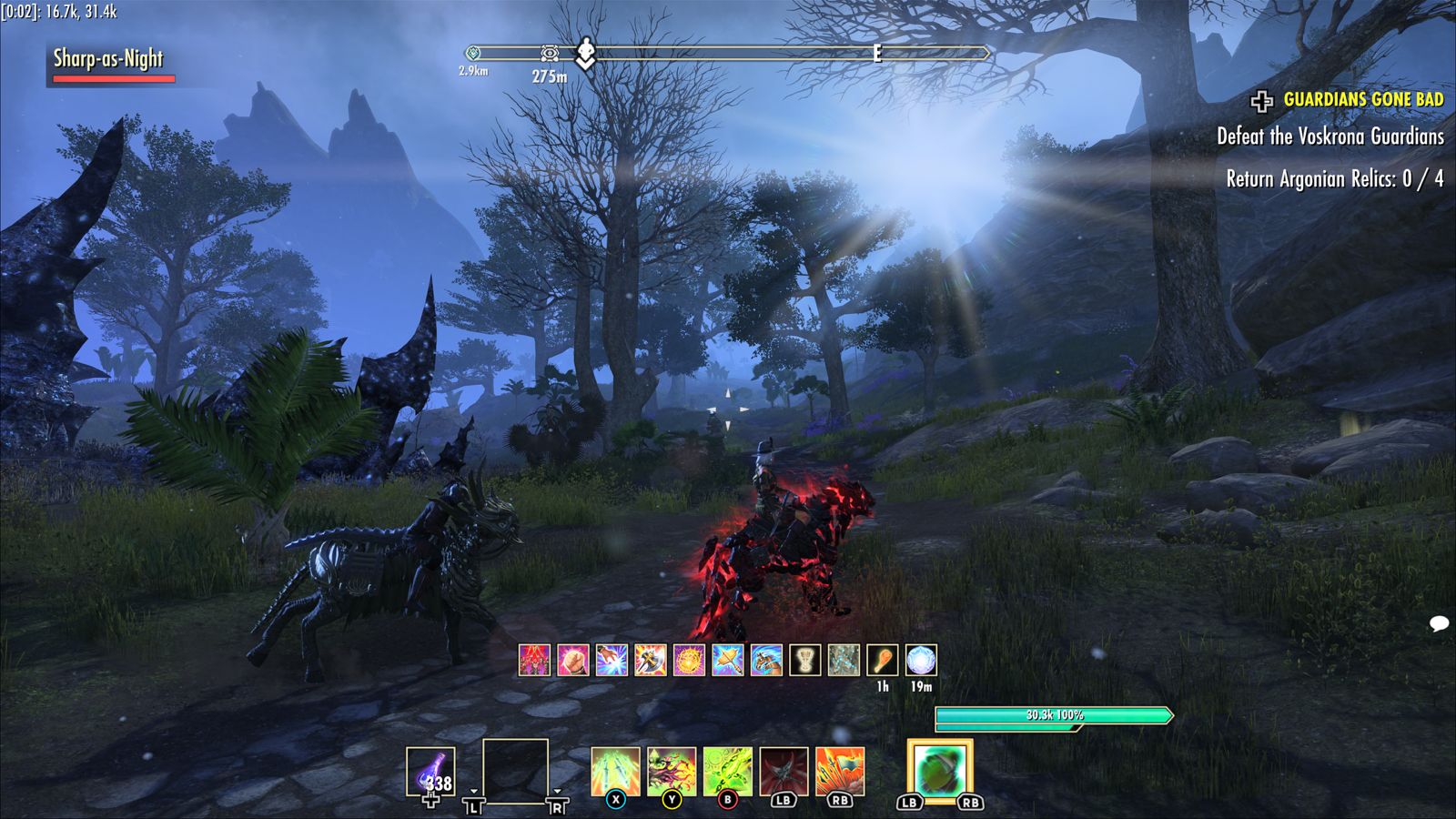Fire the gold-framed green ultimate ability

(x=940, y=771)
